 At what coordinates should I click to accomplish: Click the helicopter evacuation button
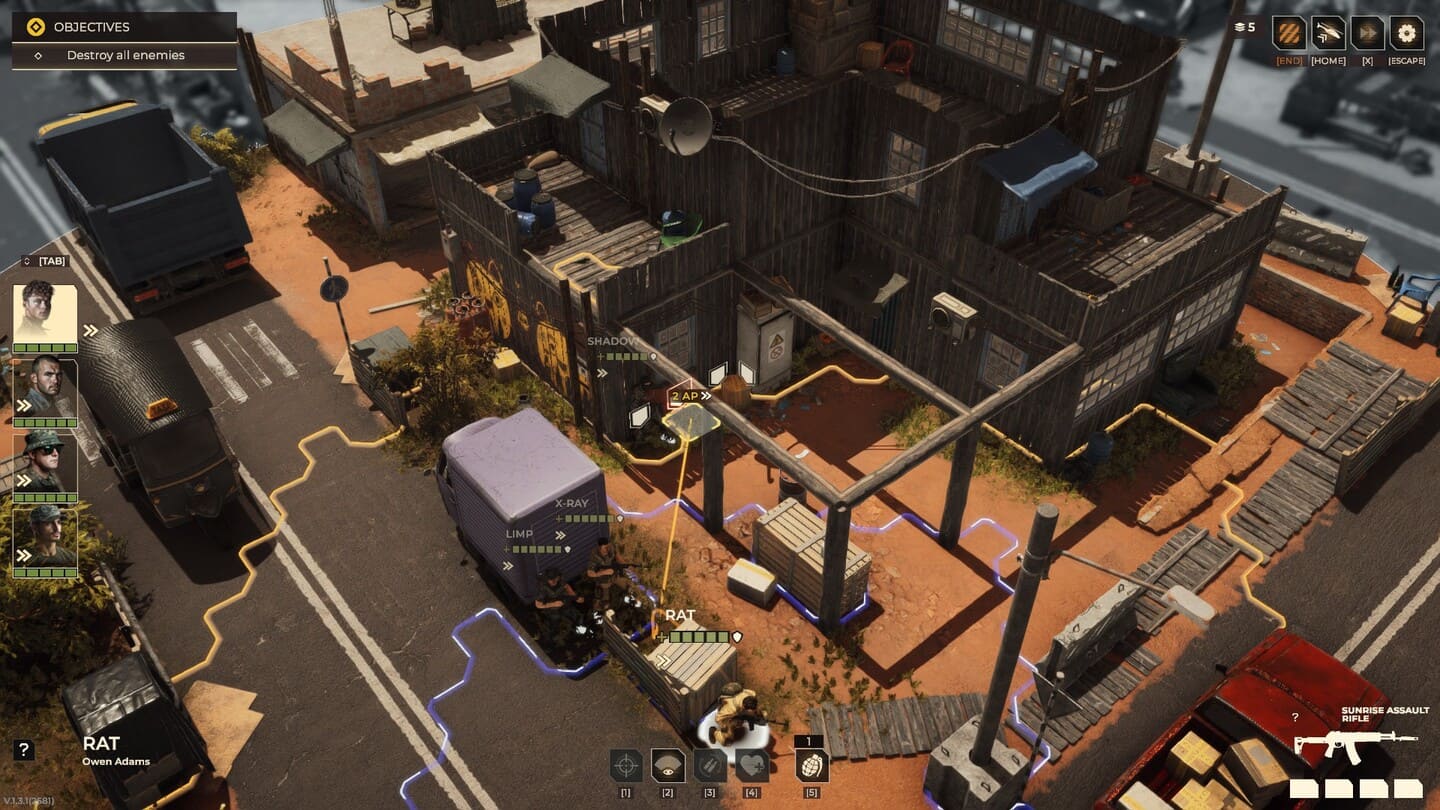pos(1328,33)
